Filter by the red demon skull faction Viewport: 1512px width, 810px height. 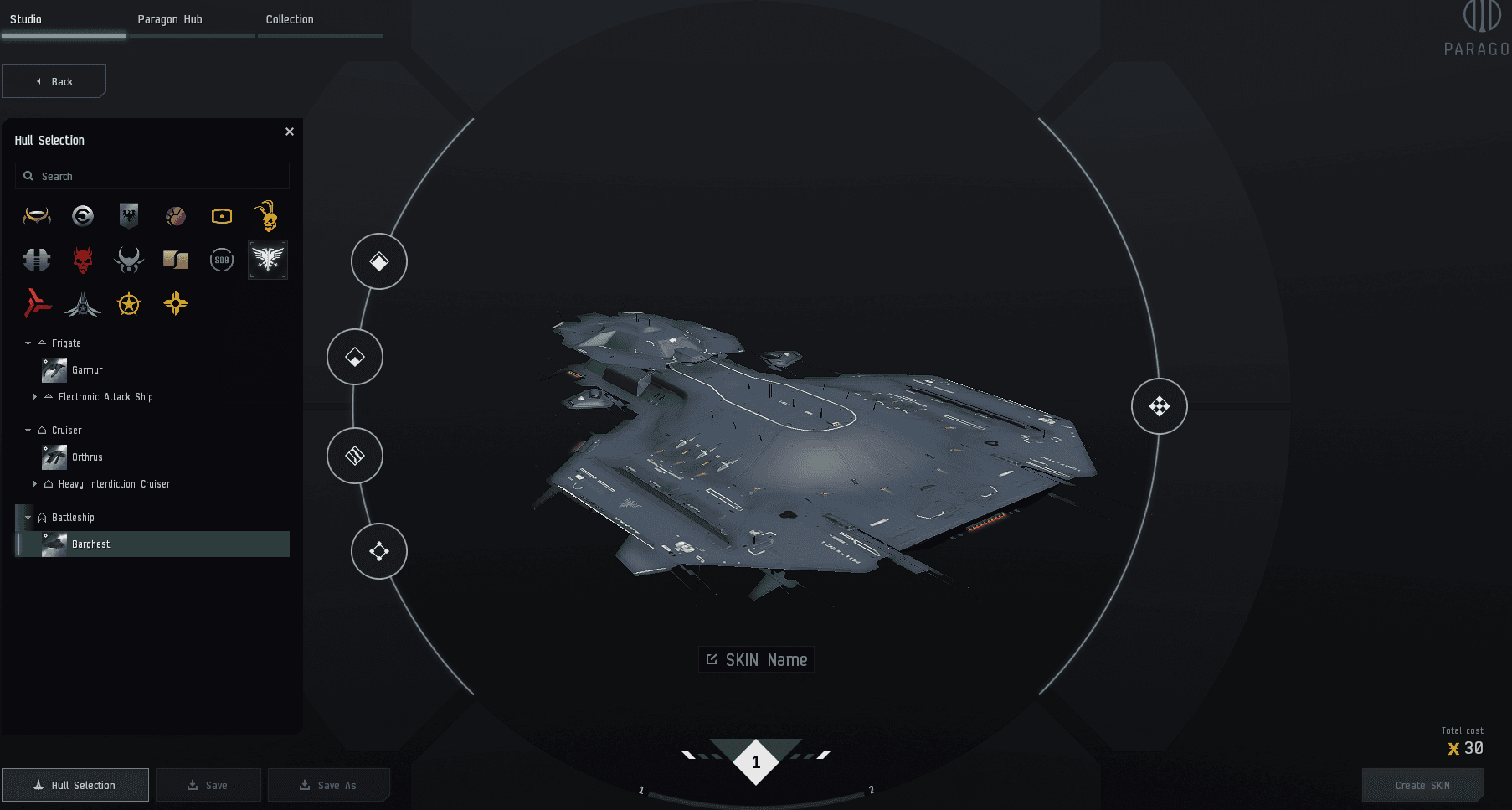coord(83,260)
